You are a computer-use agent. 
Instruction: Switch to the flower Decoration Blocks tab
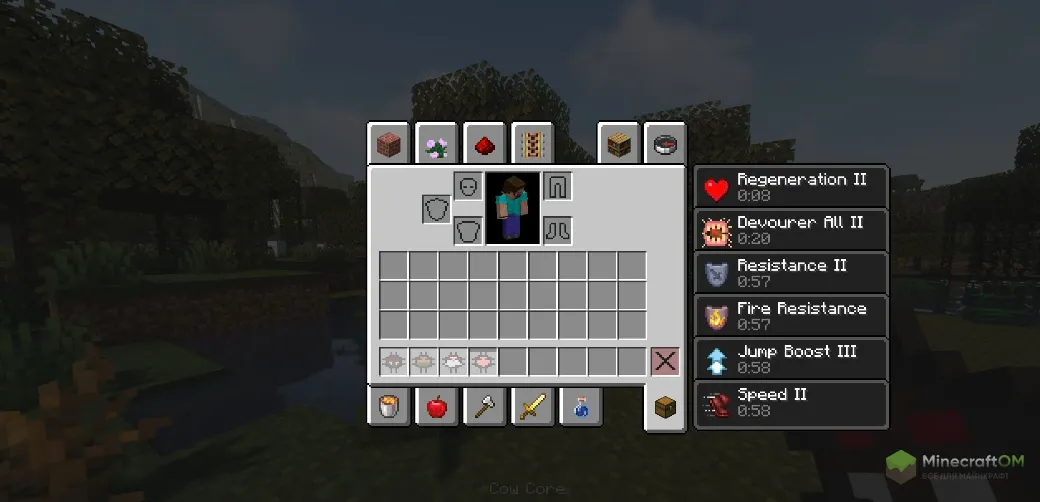coord(437,145)
